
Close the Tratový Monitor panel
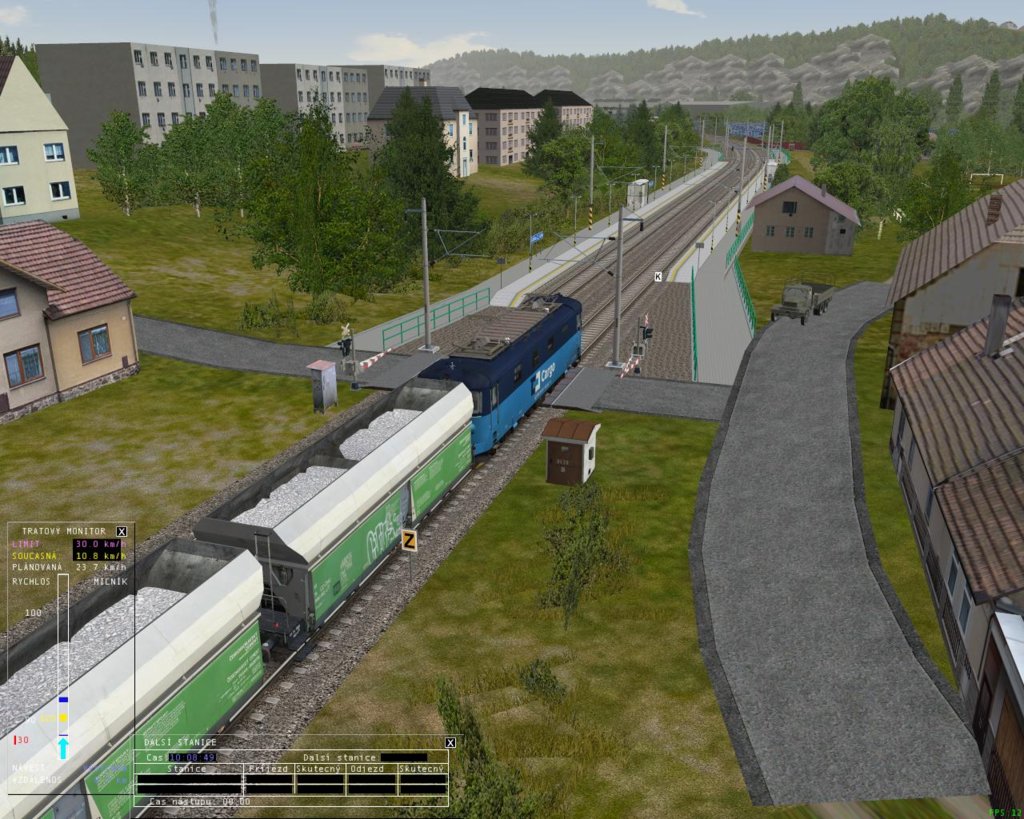coord(122,531)
